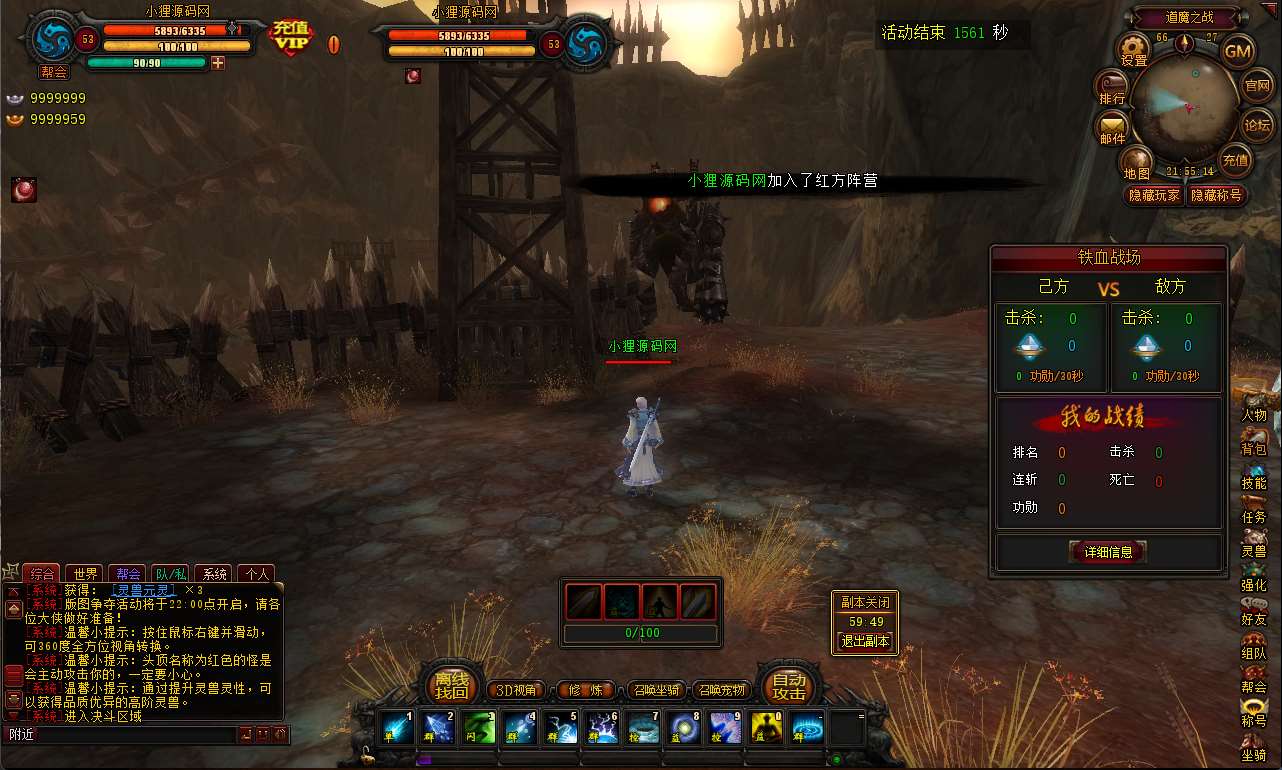Switch to the 系统 chat tab
Image resolution: width=1282 pixels, height=770 pixels.
pyautogui.click(x=214, y=574)
